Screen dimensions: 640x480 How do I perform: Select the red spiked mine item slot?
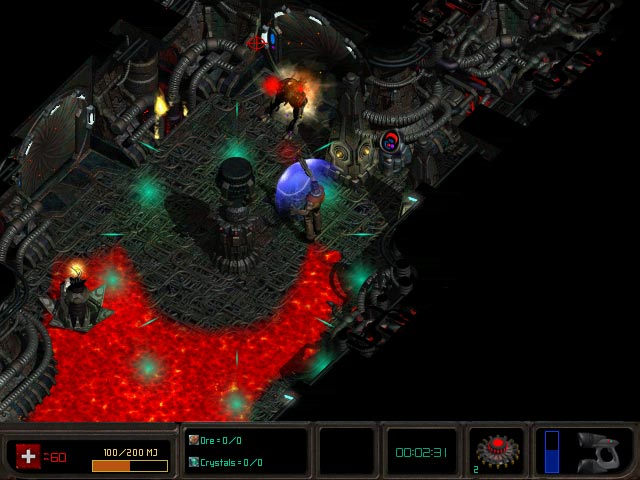[x=496, y=450]
